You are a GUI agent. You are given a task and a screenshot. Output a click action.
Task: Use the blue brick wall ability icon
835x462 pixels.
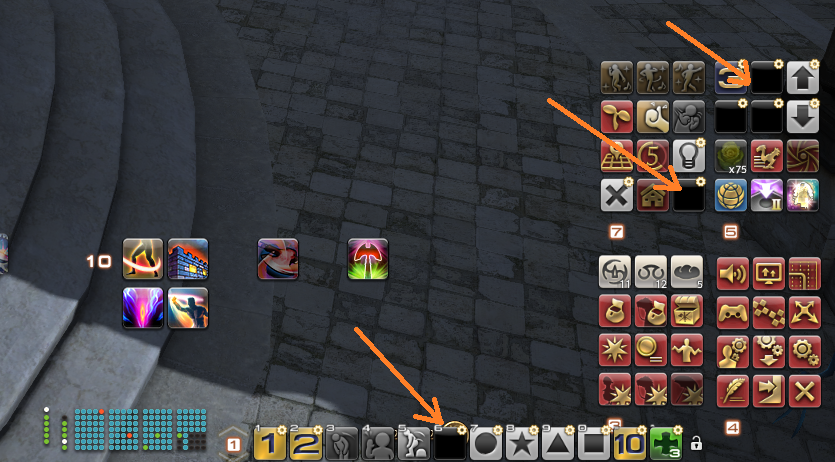(188, 258)
